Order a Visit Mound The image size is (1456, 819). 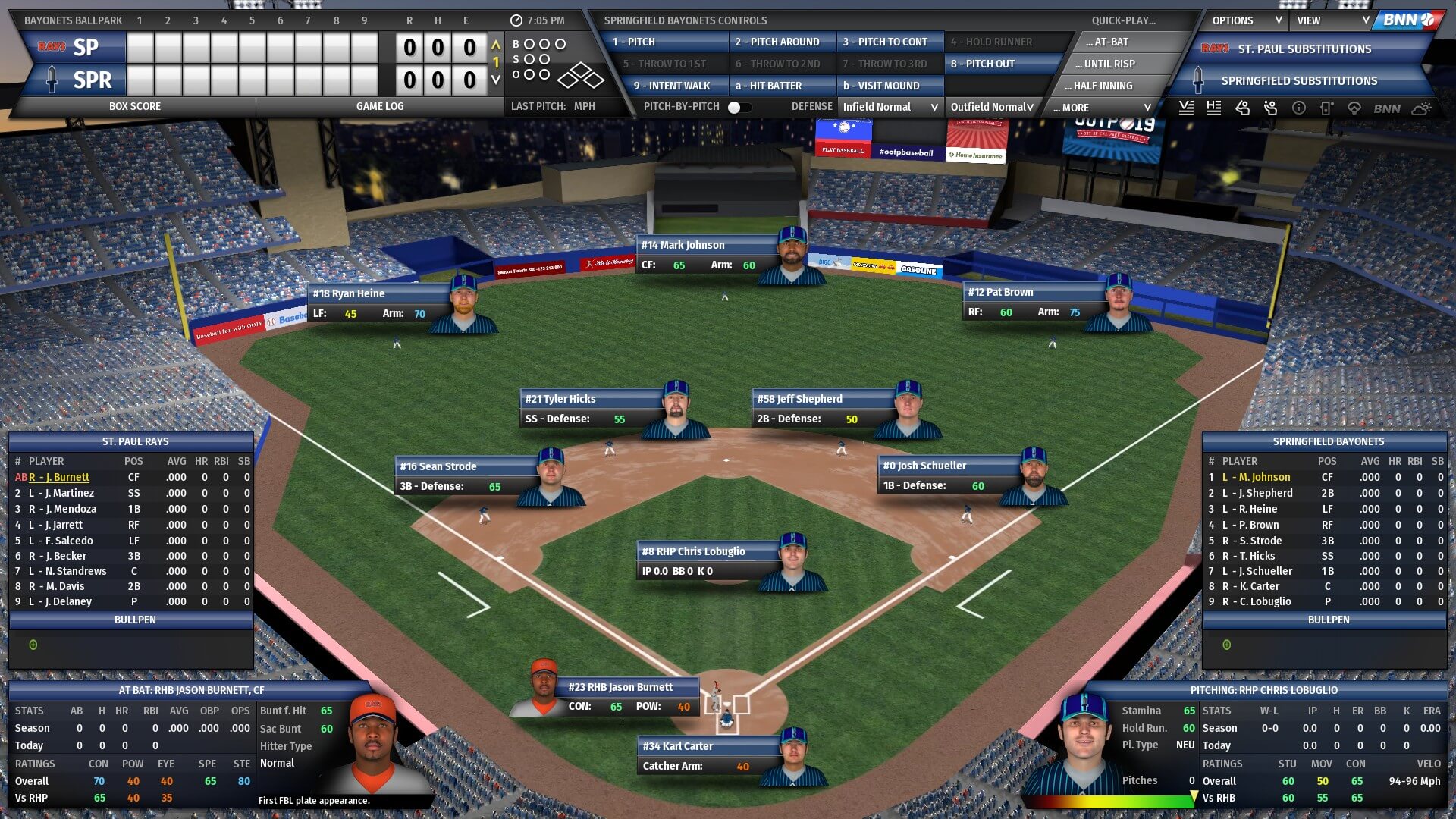(889, 86)
